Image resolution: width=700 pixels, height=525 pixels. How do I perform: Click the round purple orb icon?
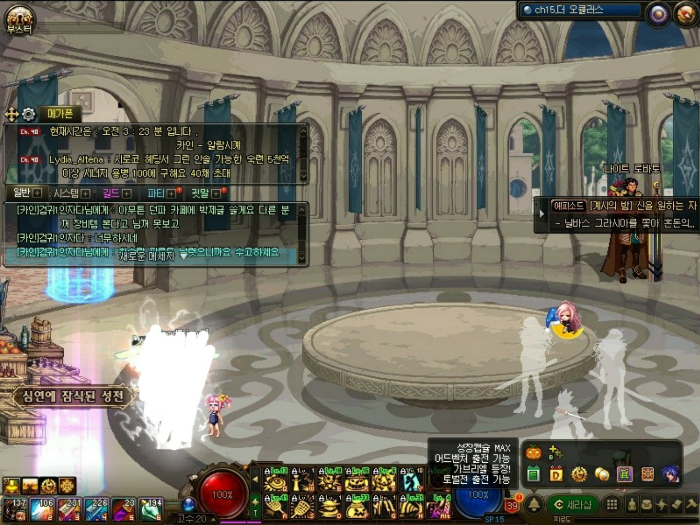657,14
